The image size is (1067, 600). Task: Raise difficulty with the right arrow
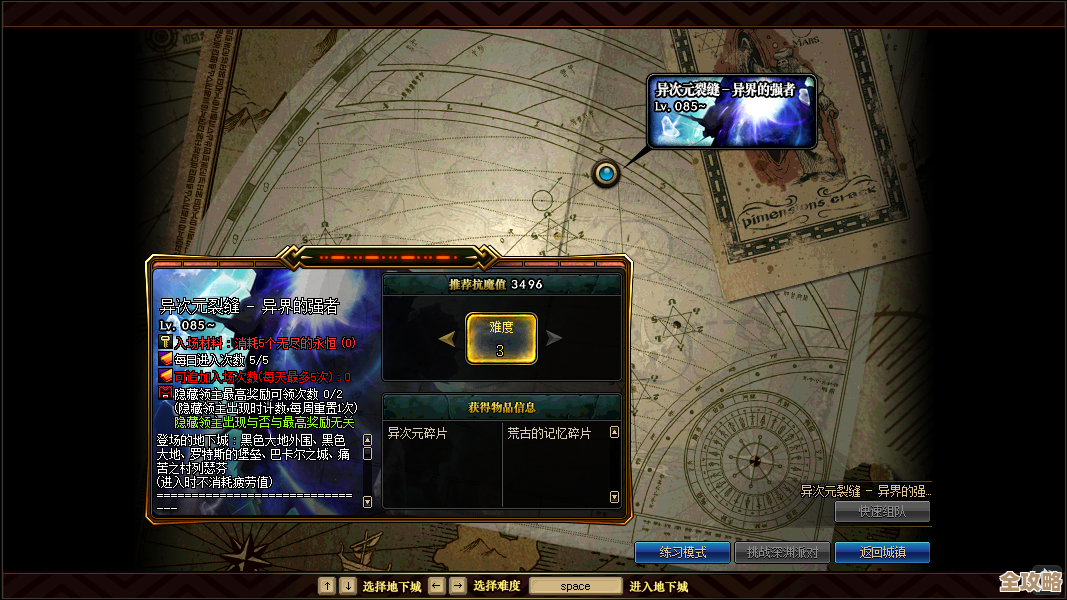(x=554, y=339)
